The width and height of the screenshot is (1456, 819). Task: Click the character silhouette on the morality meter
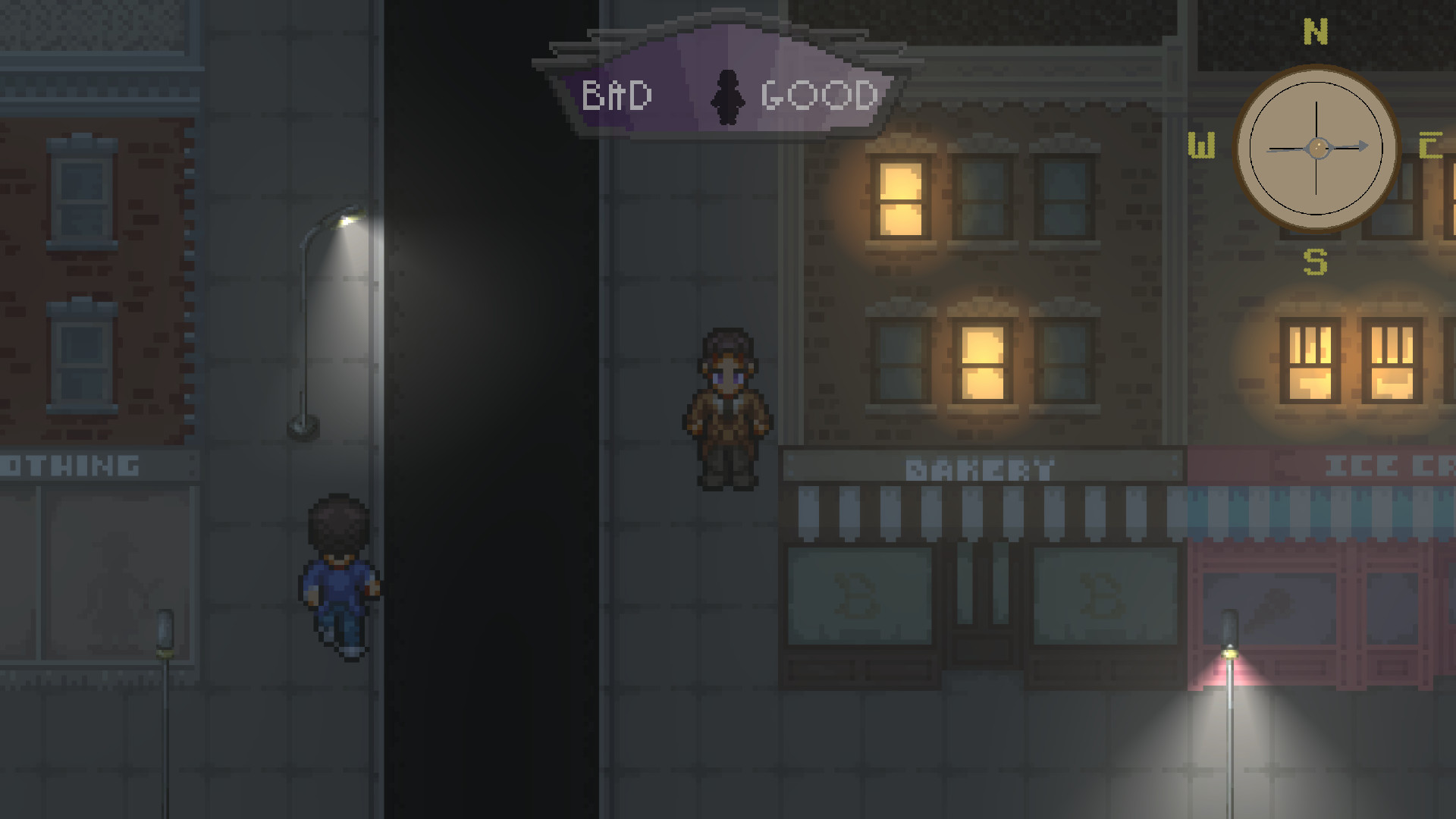729,95
